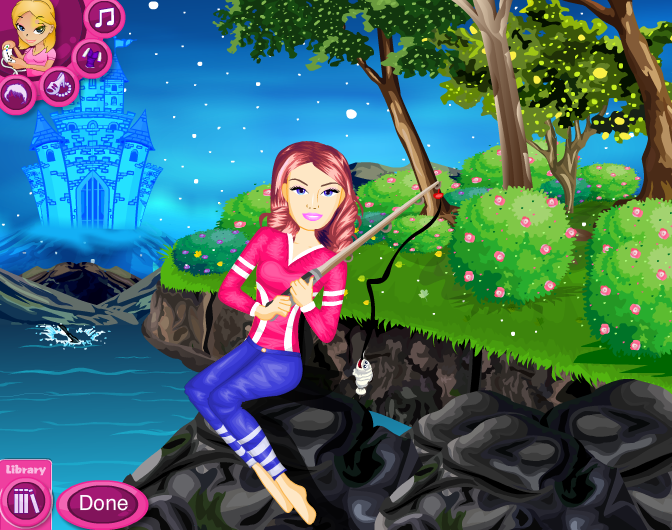The width and height of the screenshot is (672, 530).
Task: Click the Done button
Action: pyautogui.click(x=102, y=503)
